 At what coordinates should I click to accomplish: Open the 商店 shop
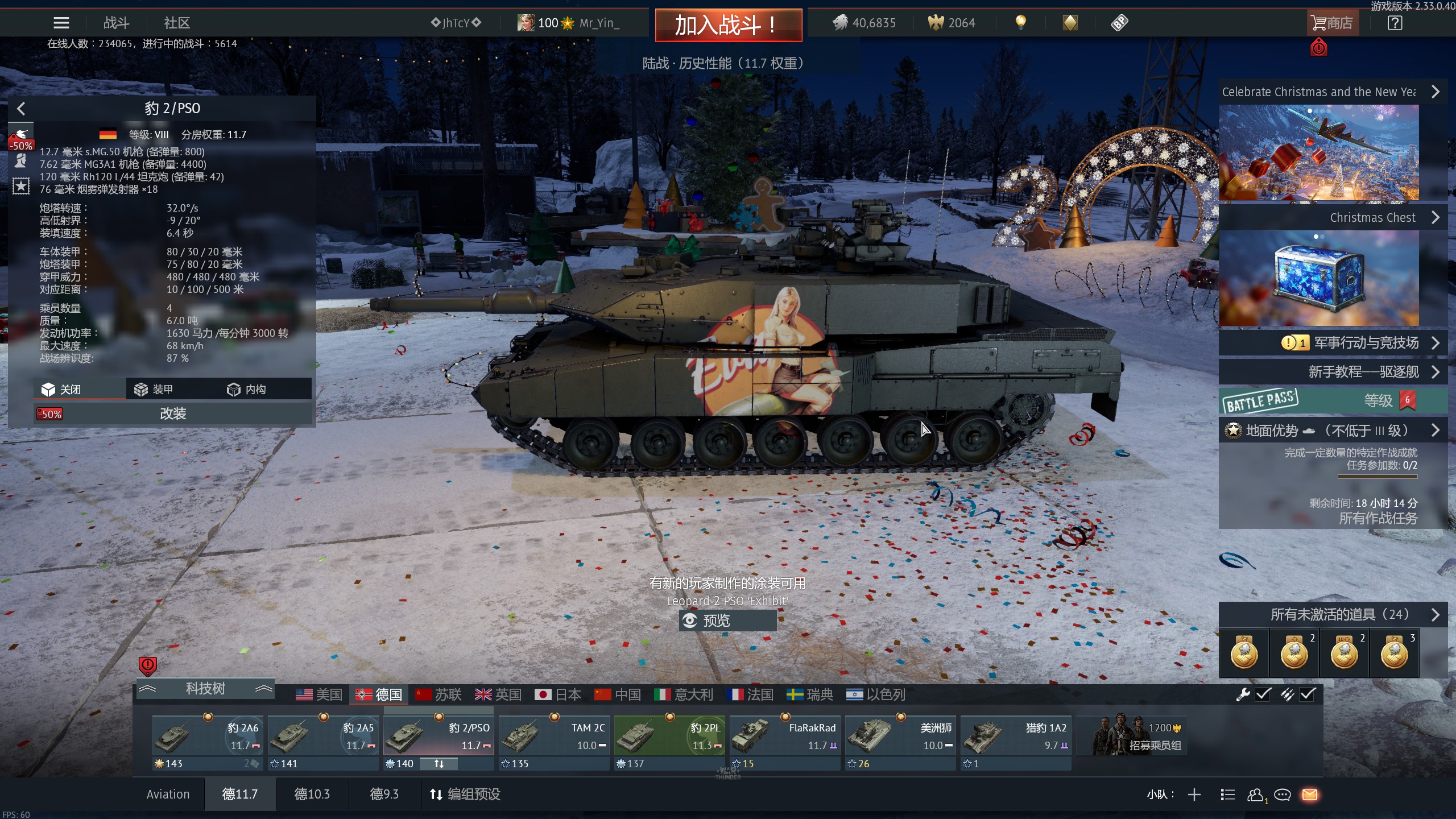pyautogui.click(x=1332, y=23)
